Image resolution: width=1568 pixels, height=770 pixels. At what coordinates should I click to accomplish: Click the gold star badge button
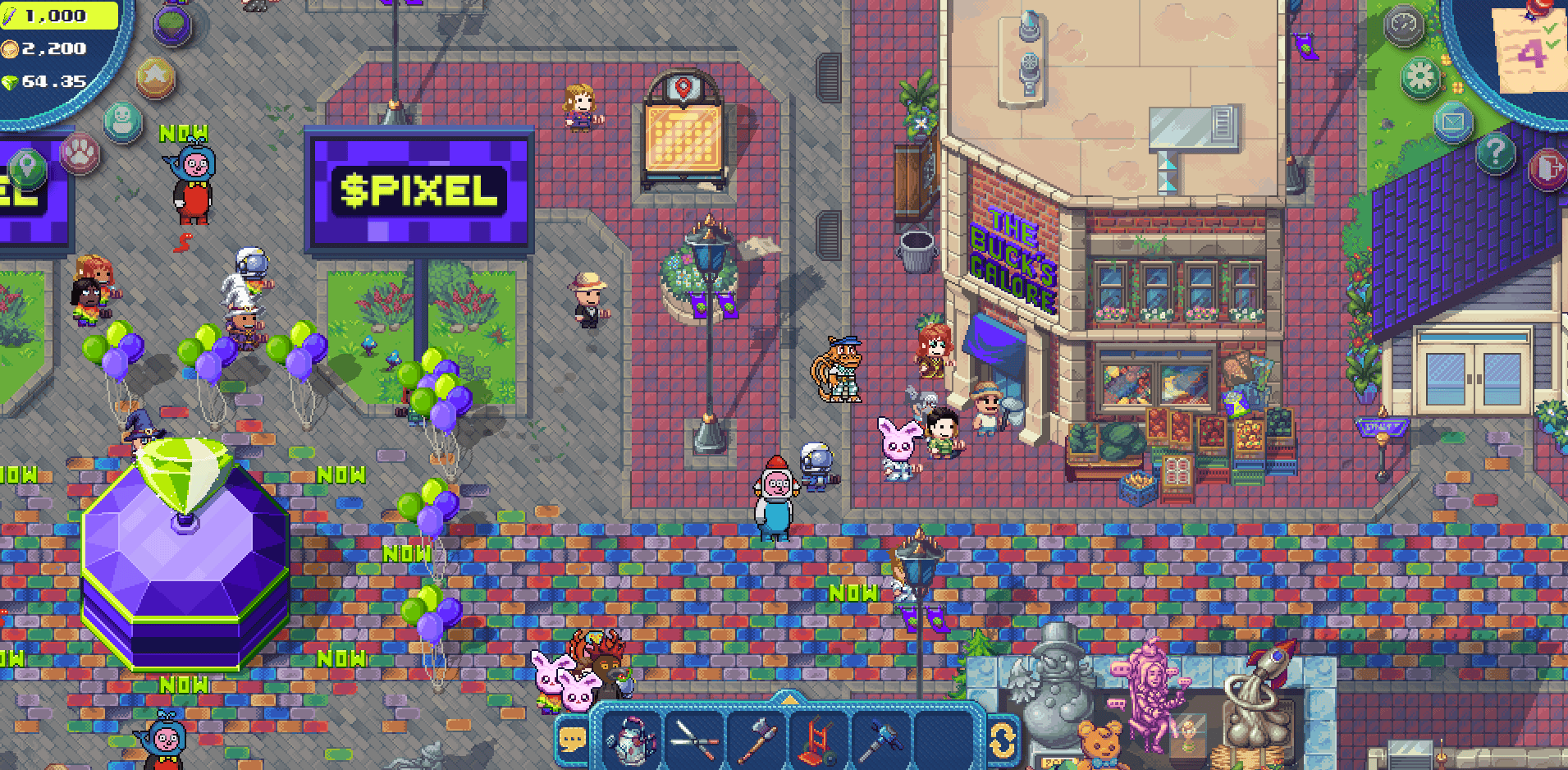[155, 78]
